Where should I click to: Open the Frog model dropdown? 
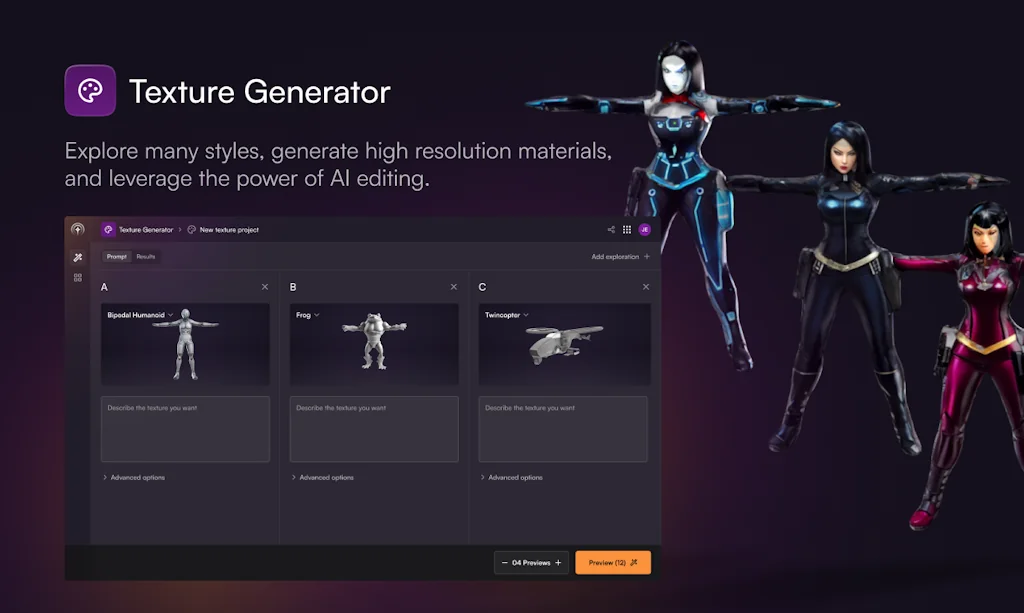(308, 315)
